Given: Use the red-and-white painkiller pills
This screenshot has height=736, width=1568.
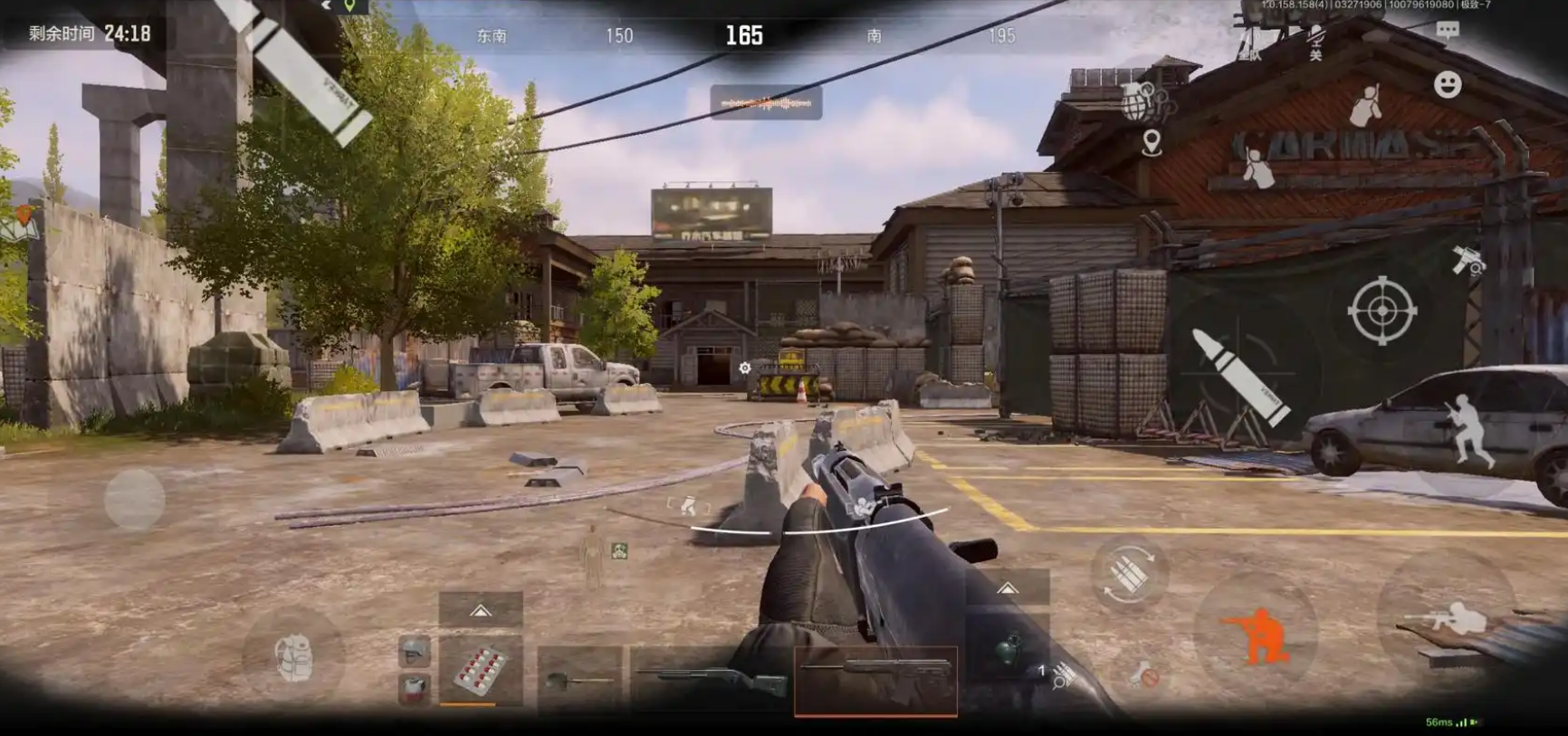Looking at the screenshot, I should tap(480, 672).
